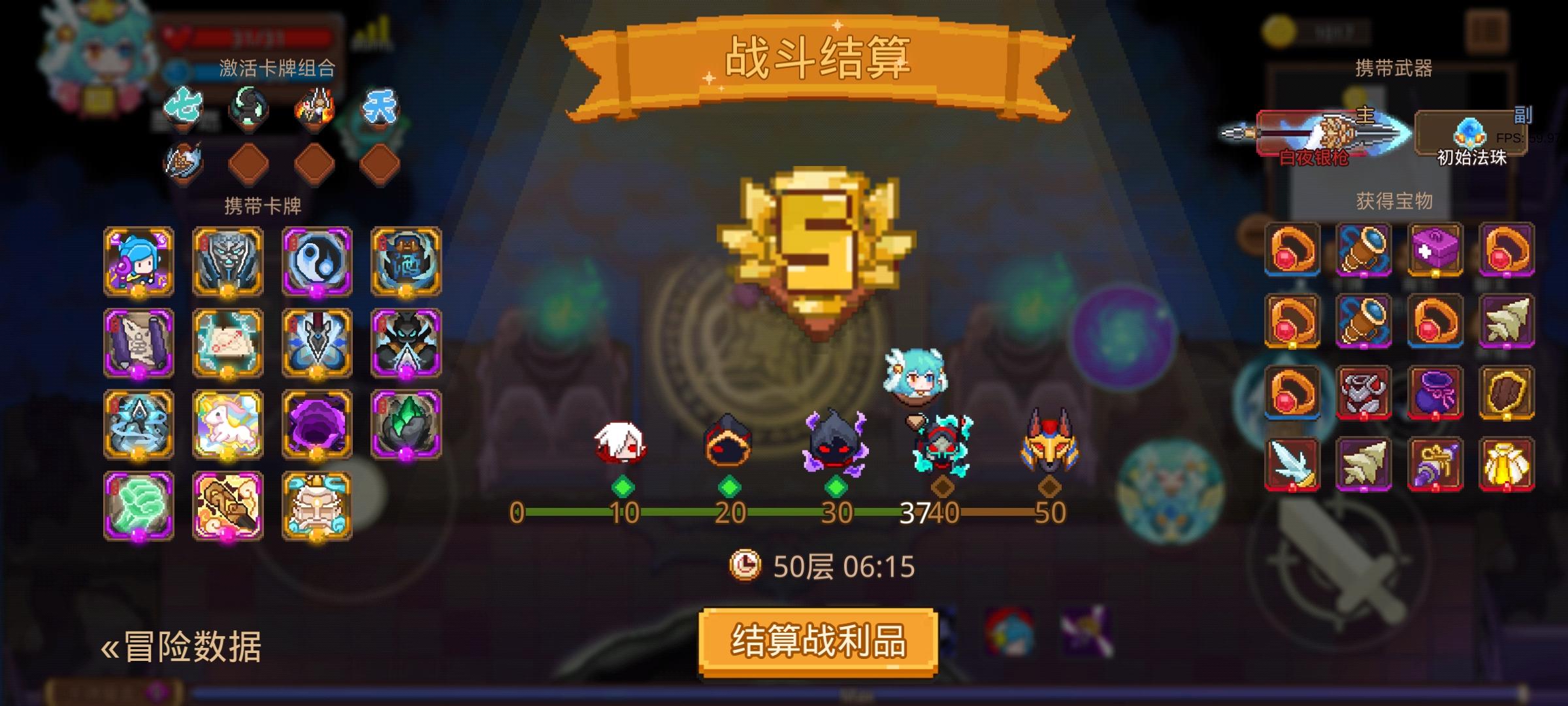
Task: Click the floor progress bar near 20
Action: pos(732,516)
